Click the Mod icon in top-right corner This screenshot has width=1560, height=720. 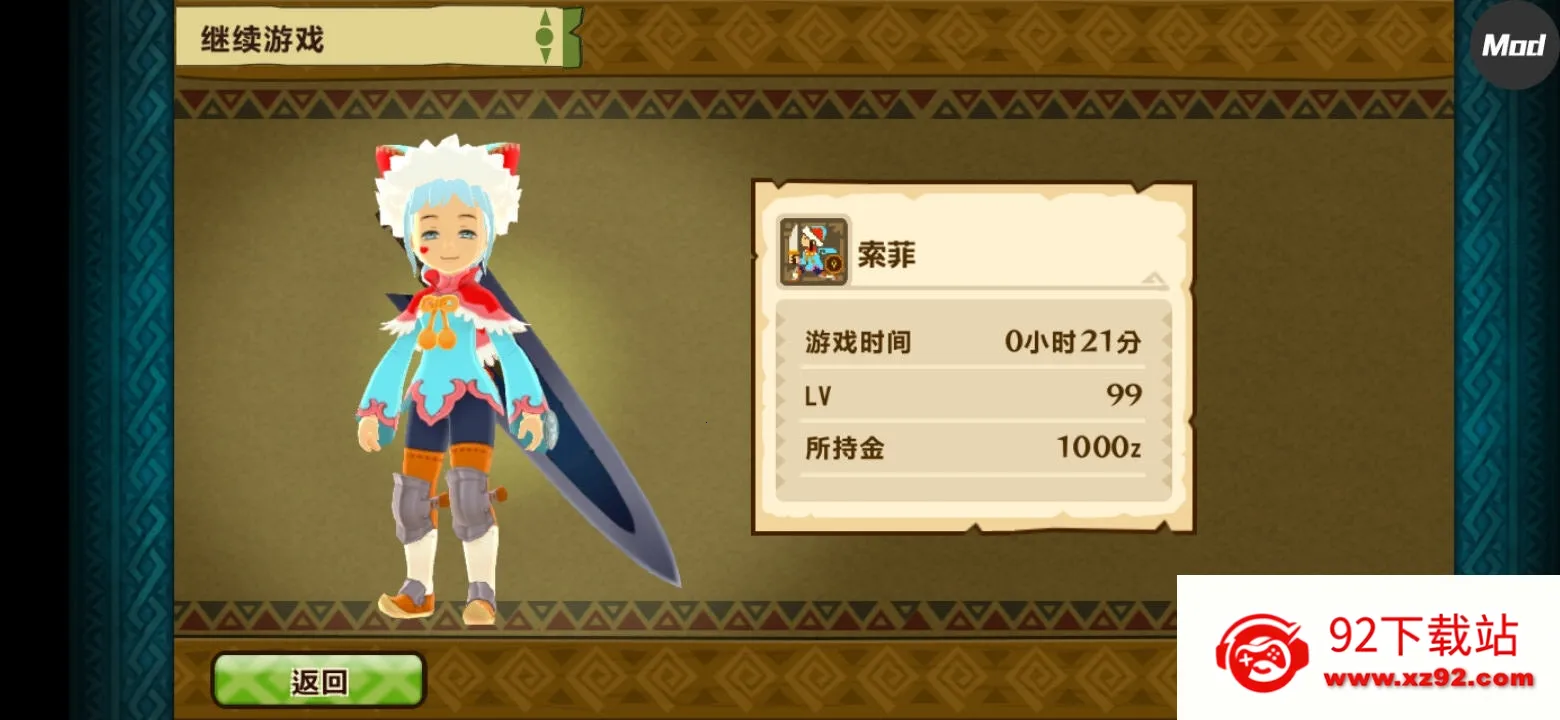point(1513,46)
